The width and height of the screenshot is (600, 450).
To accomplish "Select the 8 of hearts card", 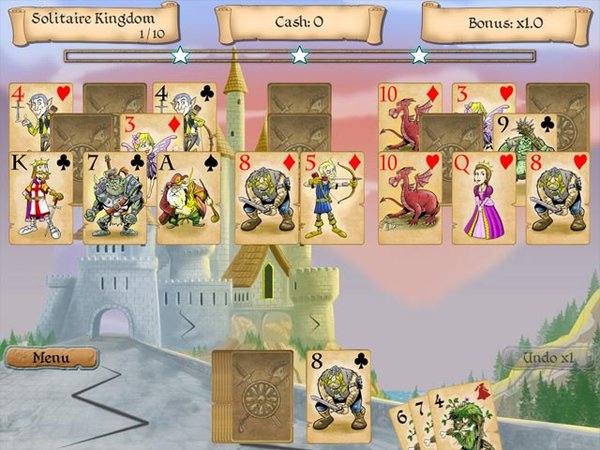I will click(x=557, y=198).
